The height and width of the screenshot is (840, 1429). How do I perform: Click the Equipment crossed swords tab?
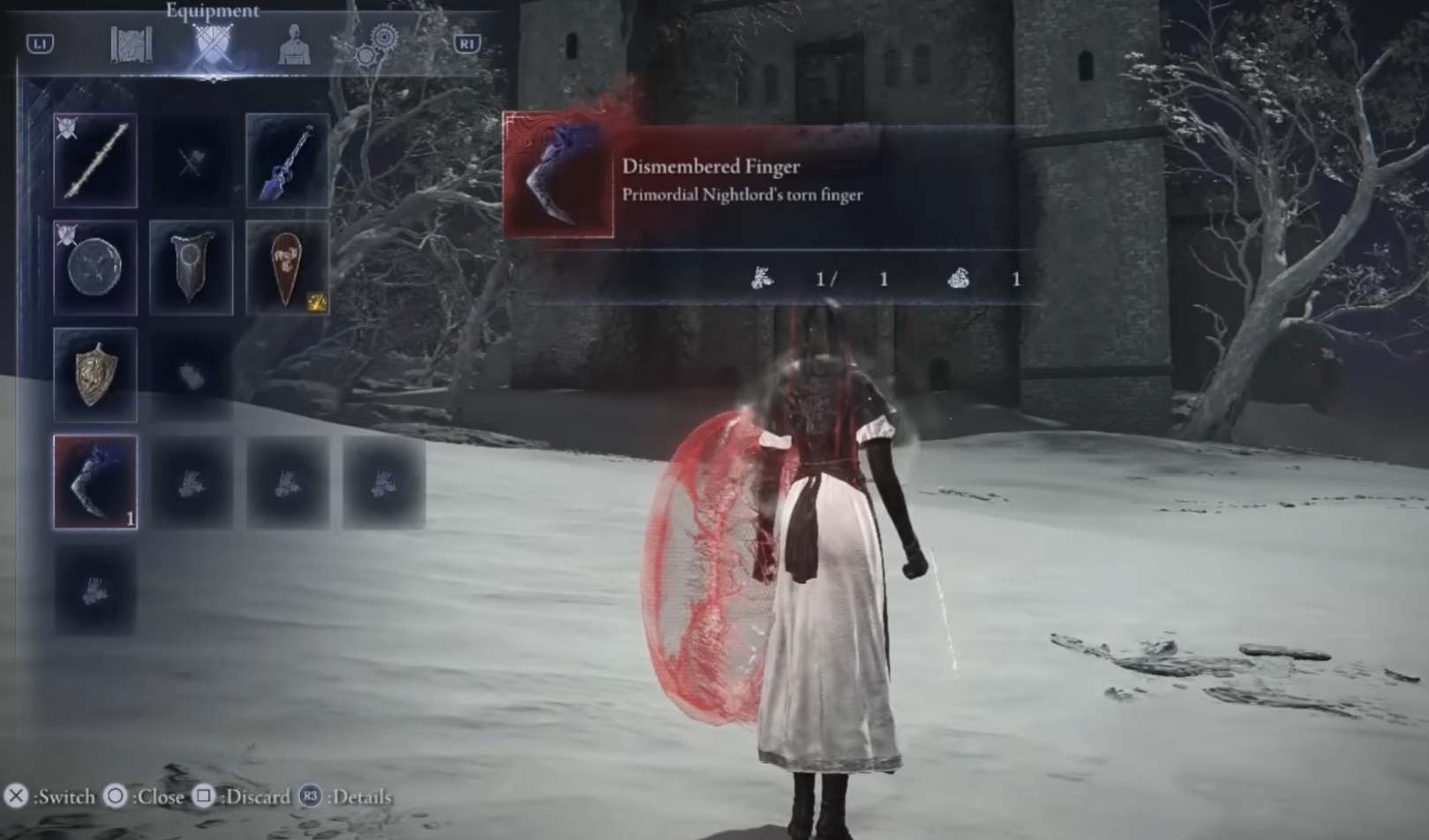(x=212, y=42)
